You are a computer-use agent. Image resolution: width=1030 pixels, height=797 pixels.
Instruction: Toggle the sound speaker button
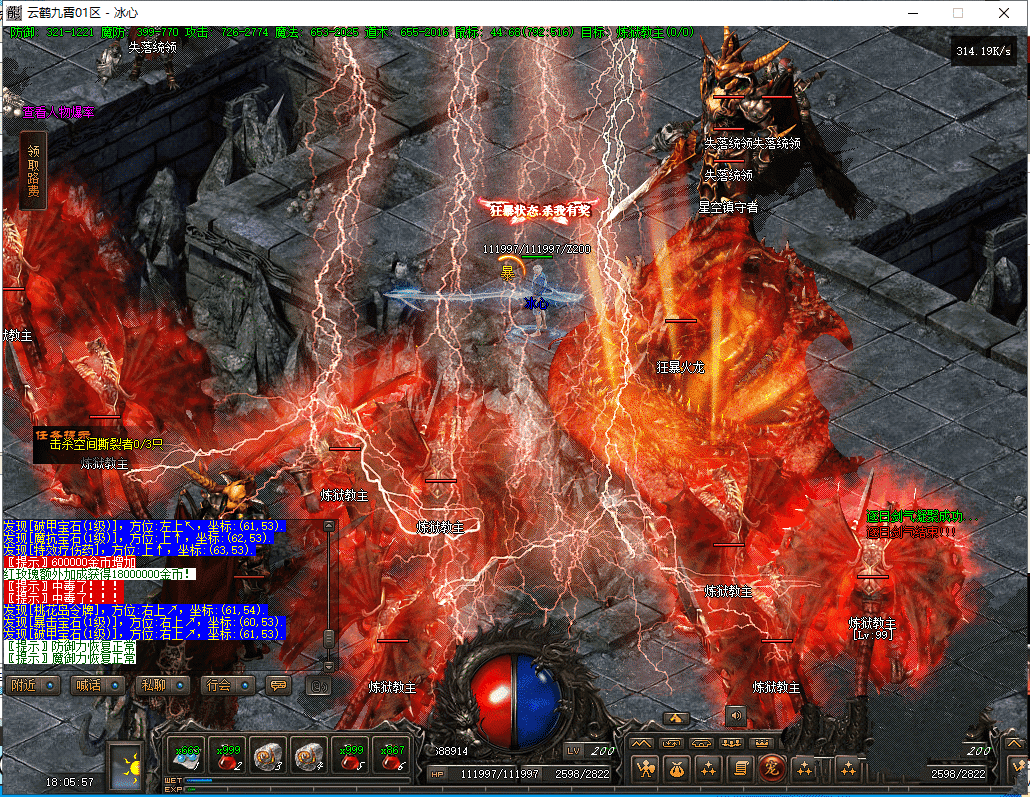click(x=736, y=715)
